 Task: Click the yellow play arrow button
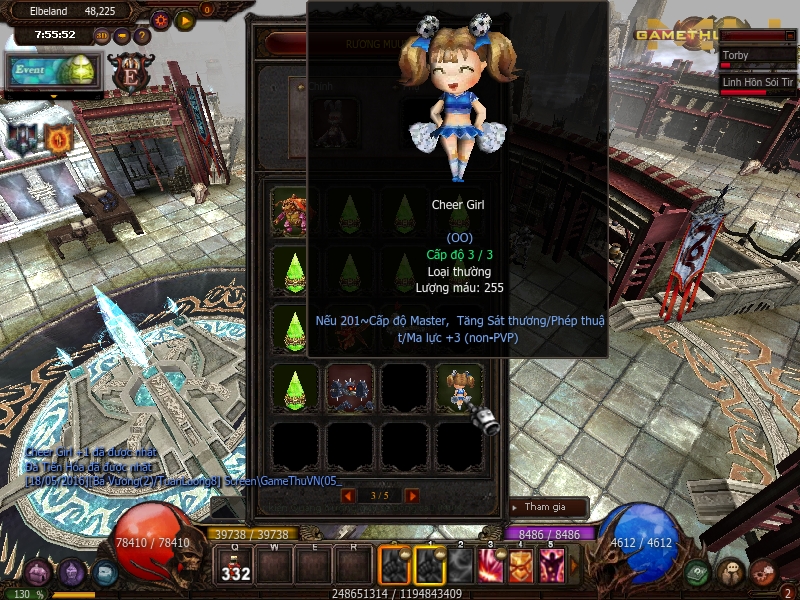[x=185, y=19]
